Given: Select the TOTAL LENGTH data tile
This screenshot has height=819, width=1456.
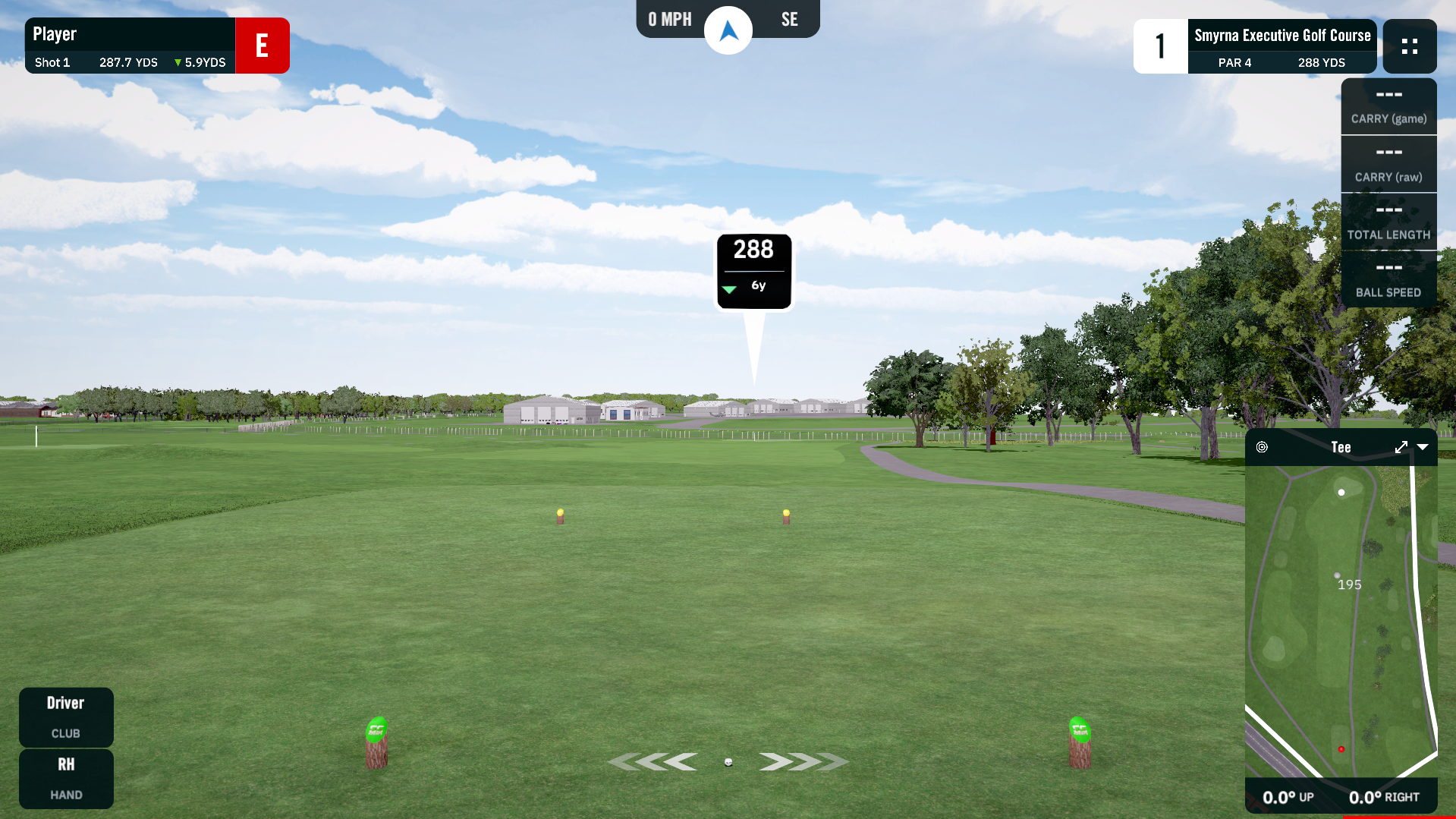Looking at the screenshot, I should tap(1388, 222).
